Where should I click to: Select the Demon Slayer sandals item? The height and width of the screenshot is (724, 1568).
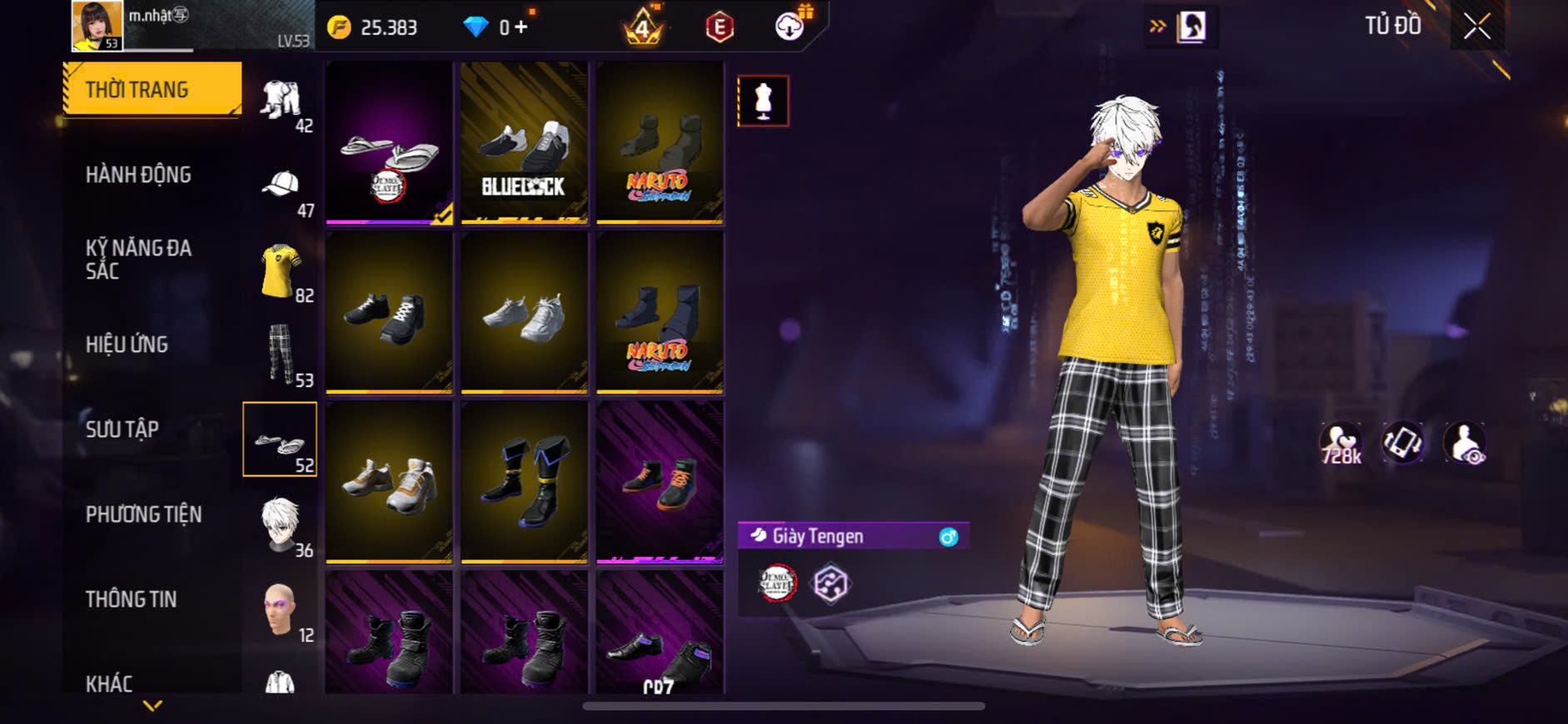point(389,142)
